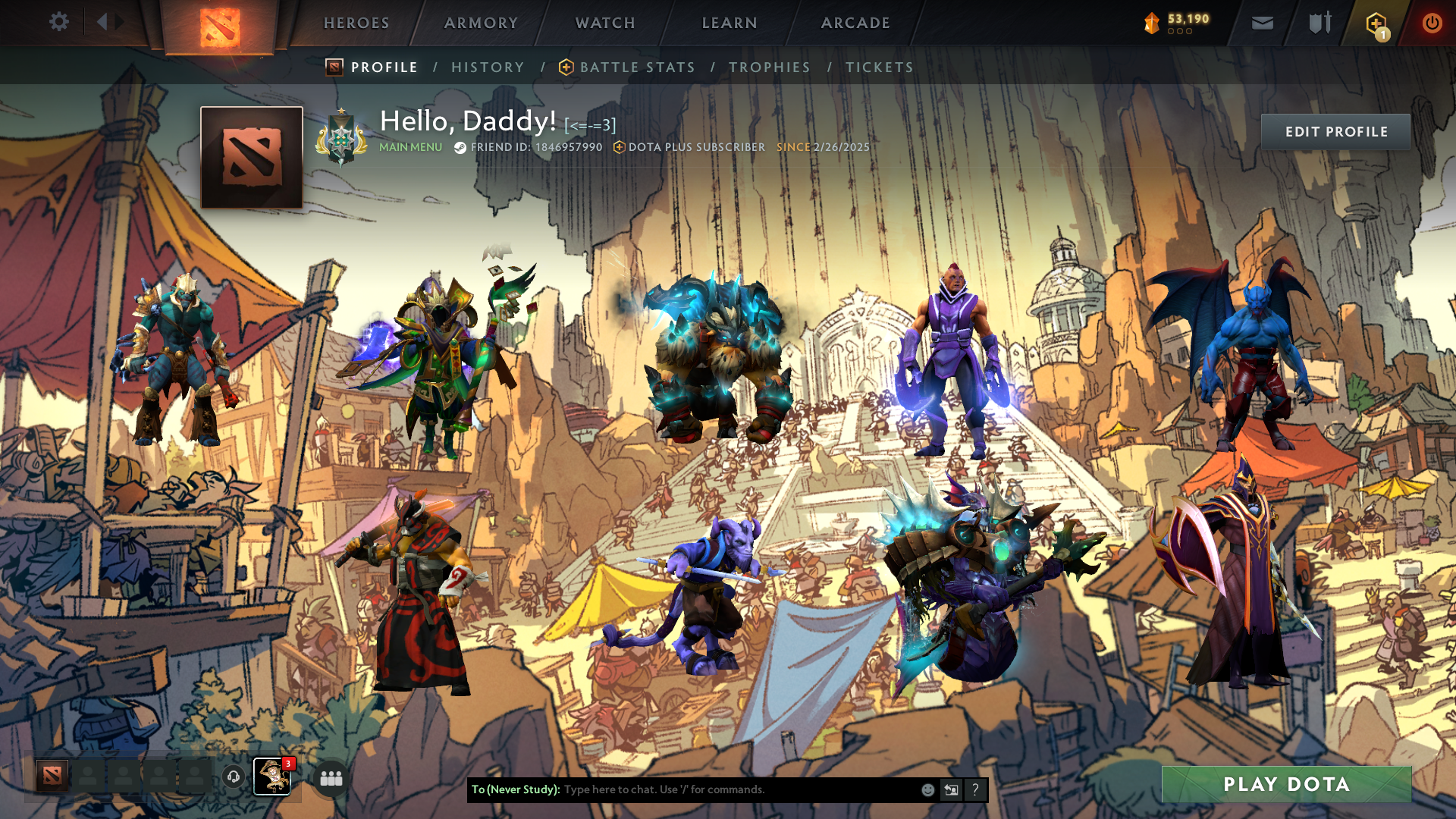Select the Learn menu entry
1456x819 pixels.
[730, 23]
